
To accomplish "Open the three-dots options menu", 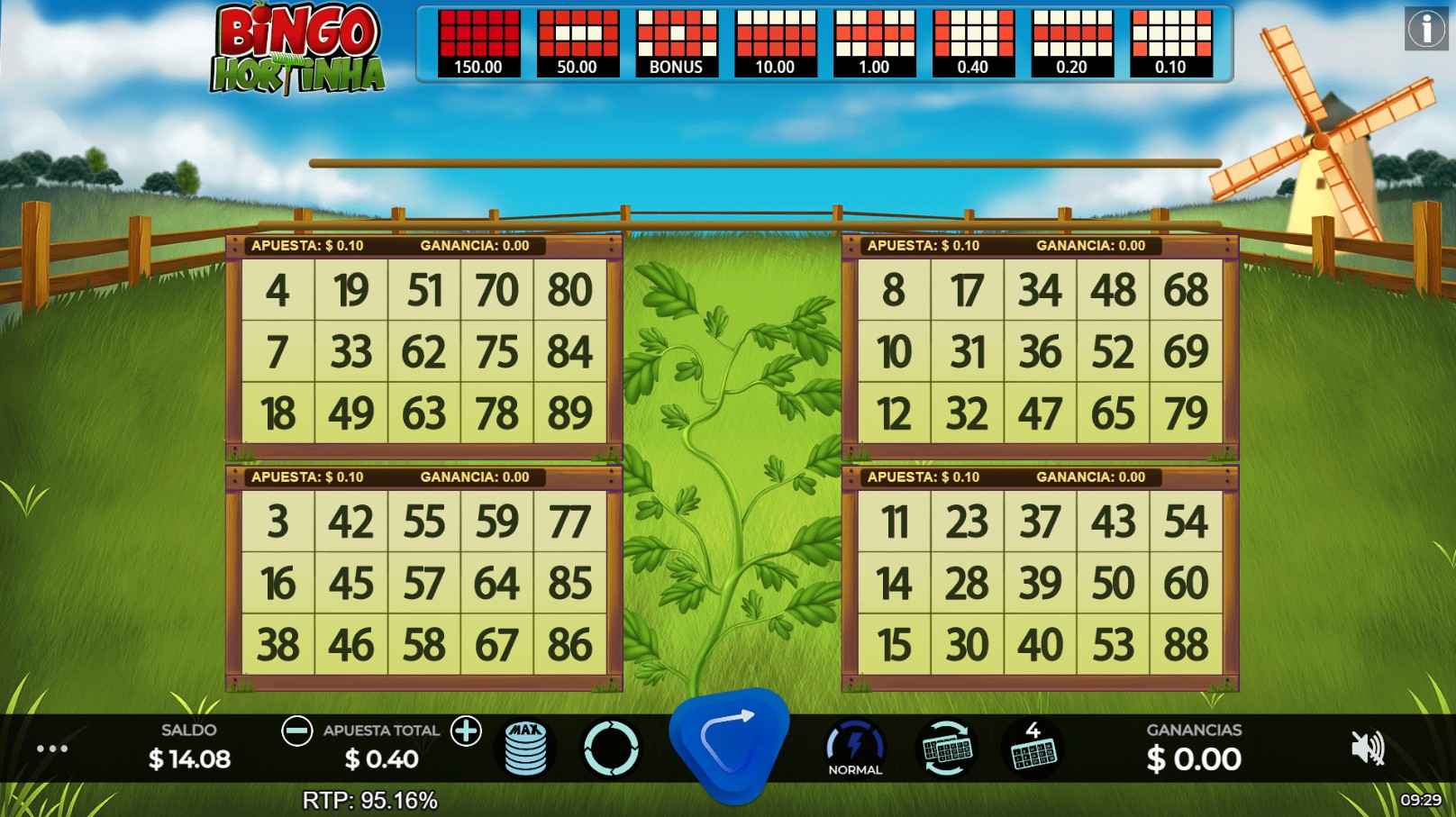I will tap(51, 749).
